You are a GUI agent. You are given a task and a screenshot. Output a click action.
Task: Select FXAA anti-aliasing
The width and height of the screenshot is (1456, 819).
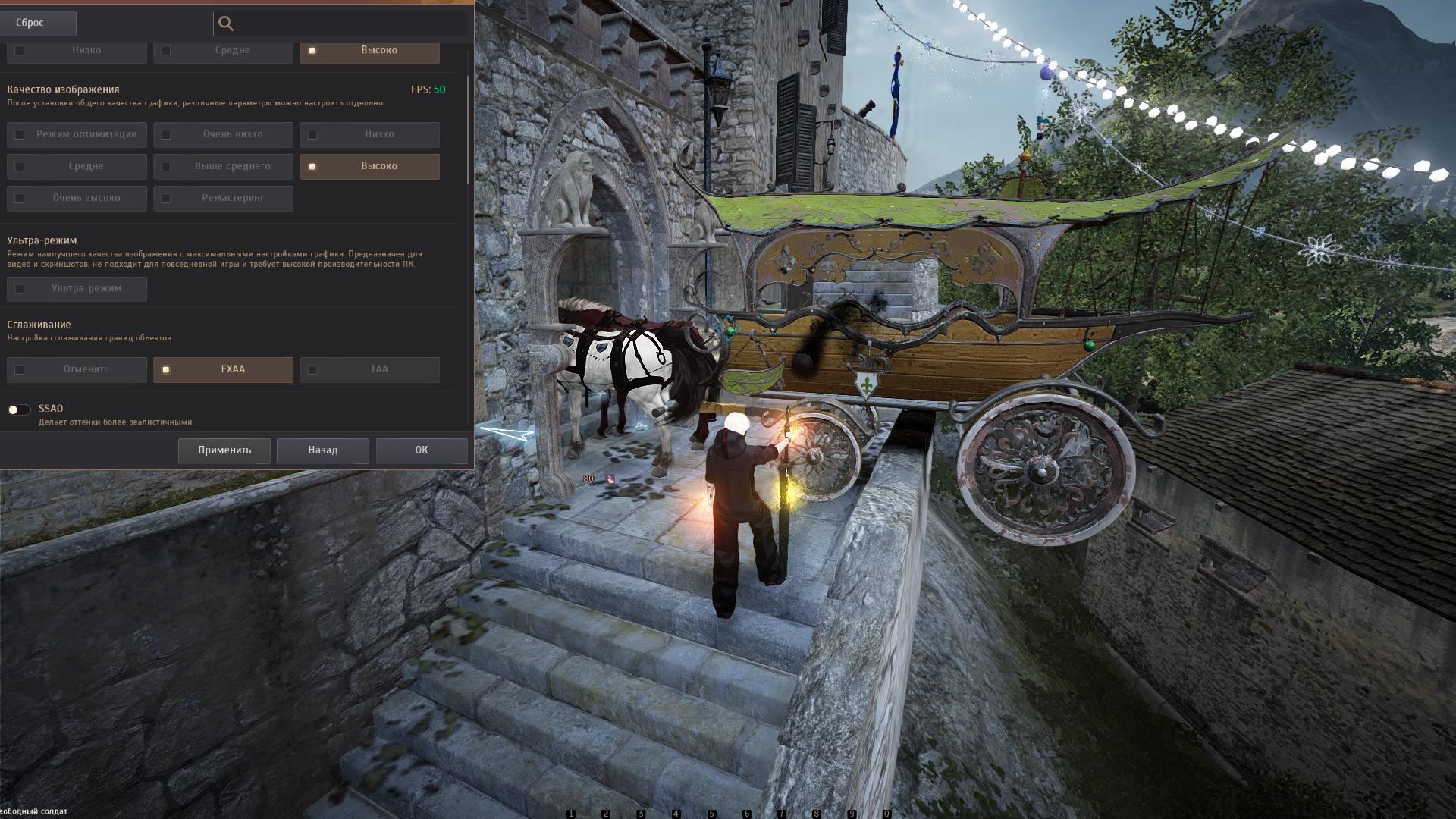(x=223, y=370)
